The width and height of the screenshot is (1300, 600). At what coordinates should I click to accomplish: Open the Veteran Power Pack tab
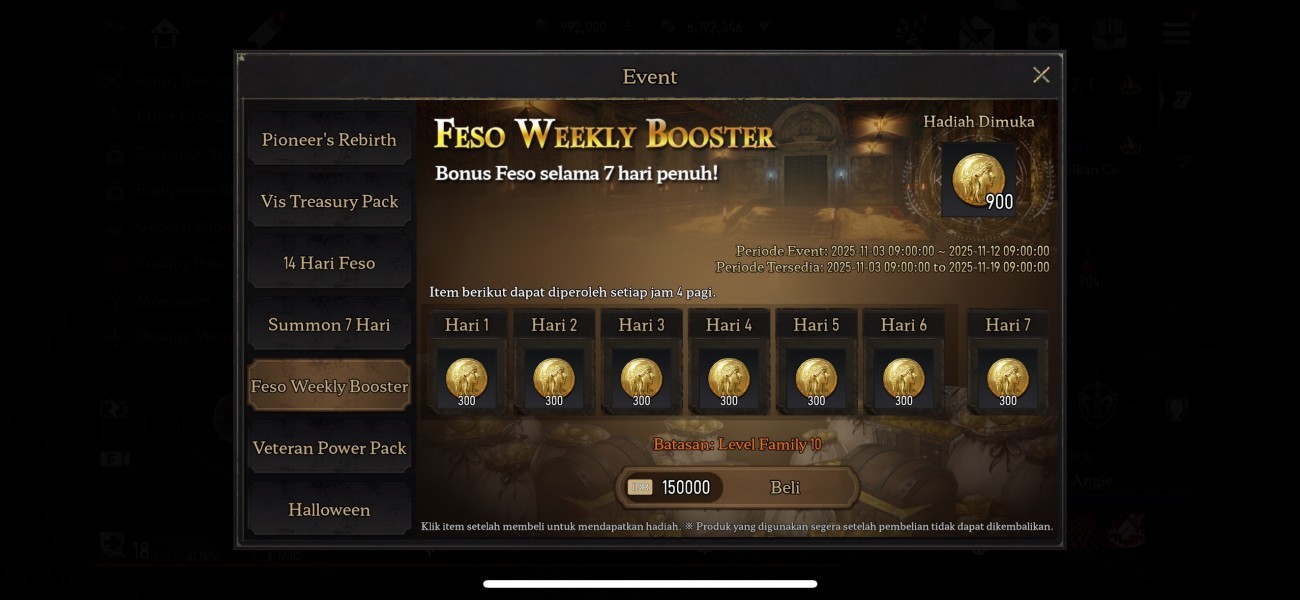[x=329, y=448]
